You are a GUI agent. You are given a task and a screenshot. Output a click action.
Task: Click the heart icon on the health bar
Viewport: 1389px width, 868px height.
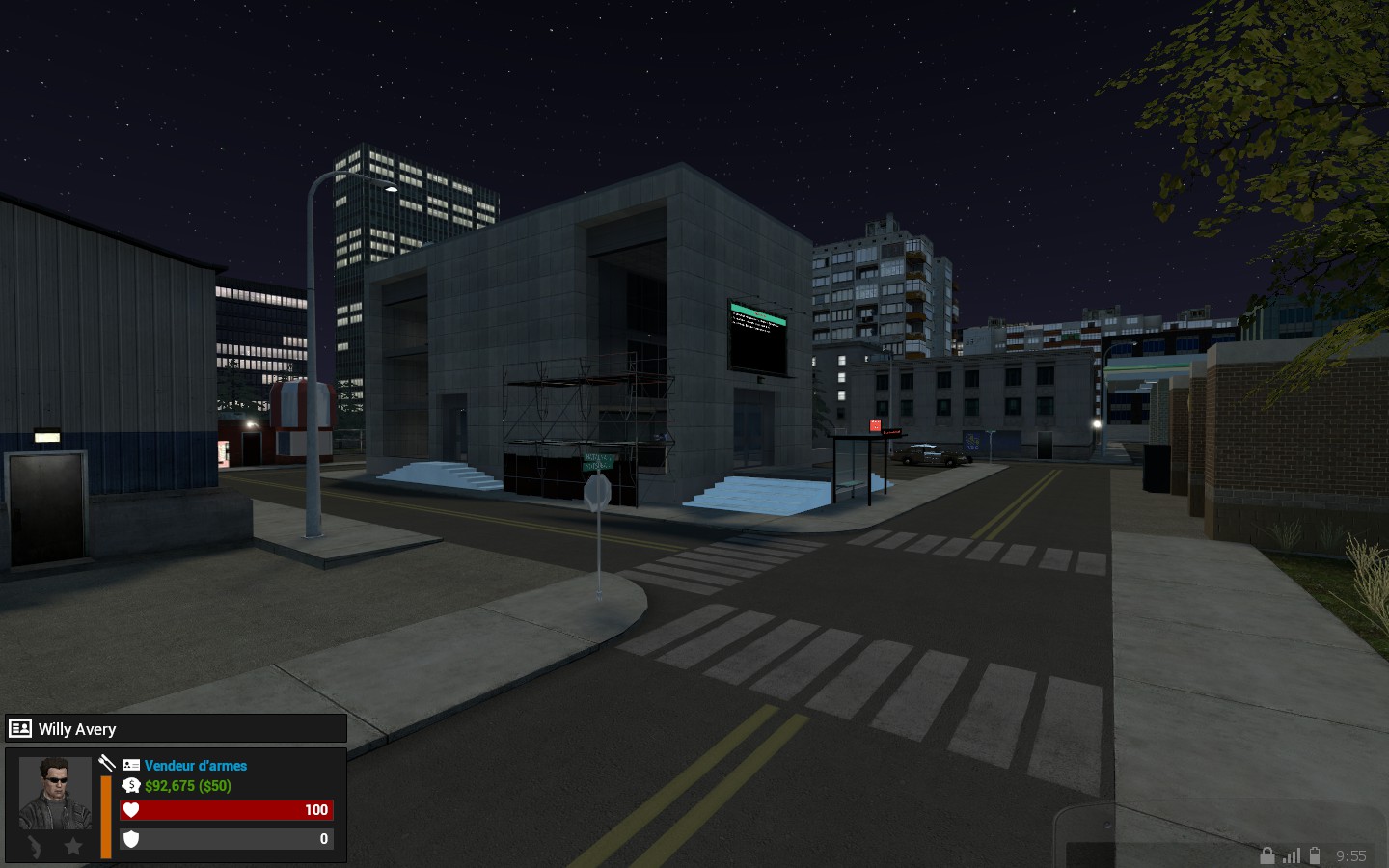click(x=131, y=809)
